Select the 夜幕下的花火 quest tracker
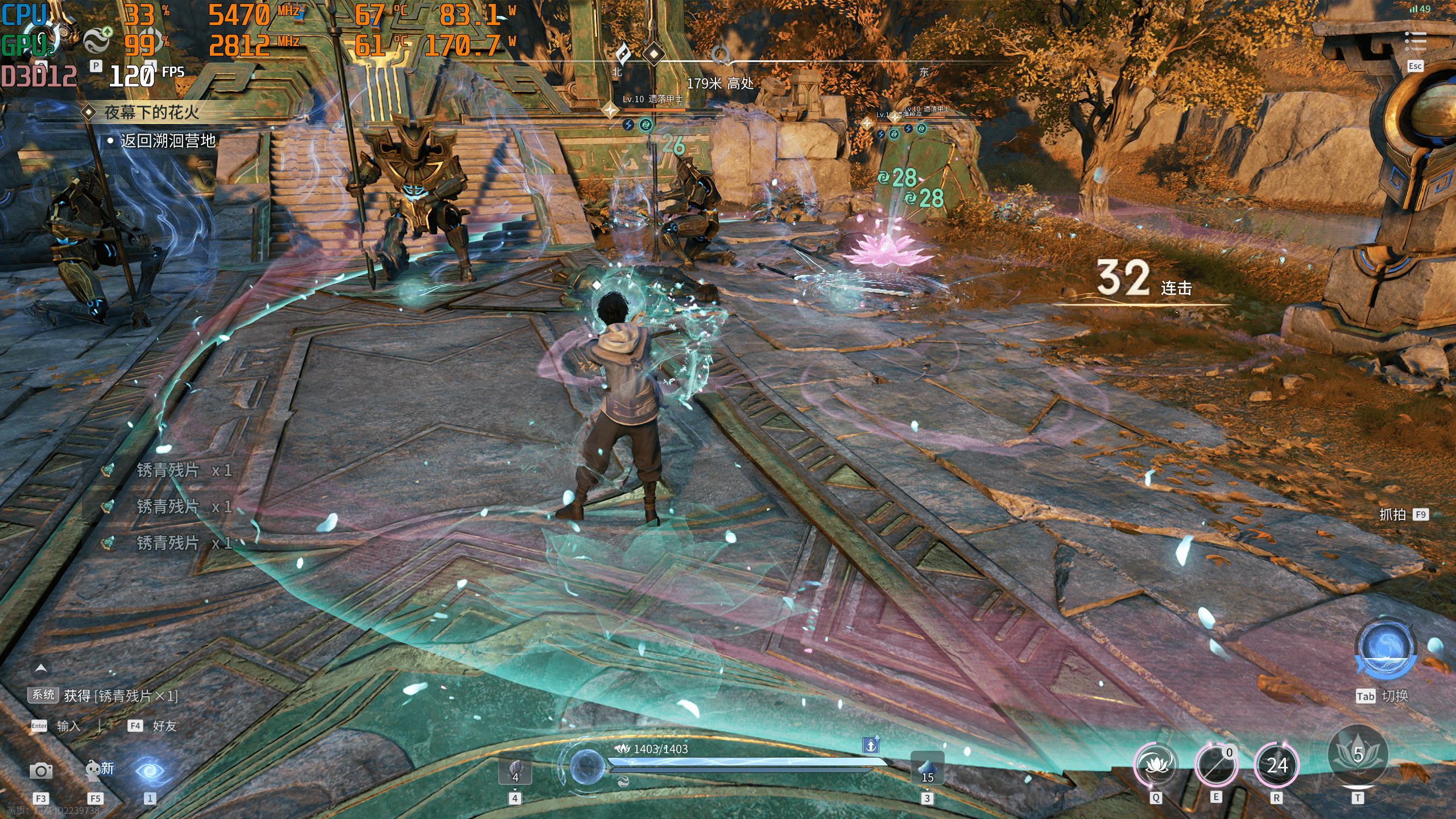 [151, 112]
